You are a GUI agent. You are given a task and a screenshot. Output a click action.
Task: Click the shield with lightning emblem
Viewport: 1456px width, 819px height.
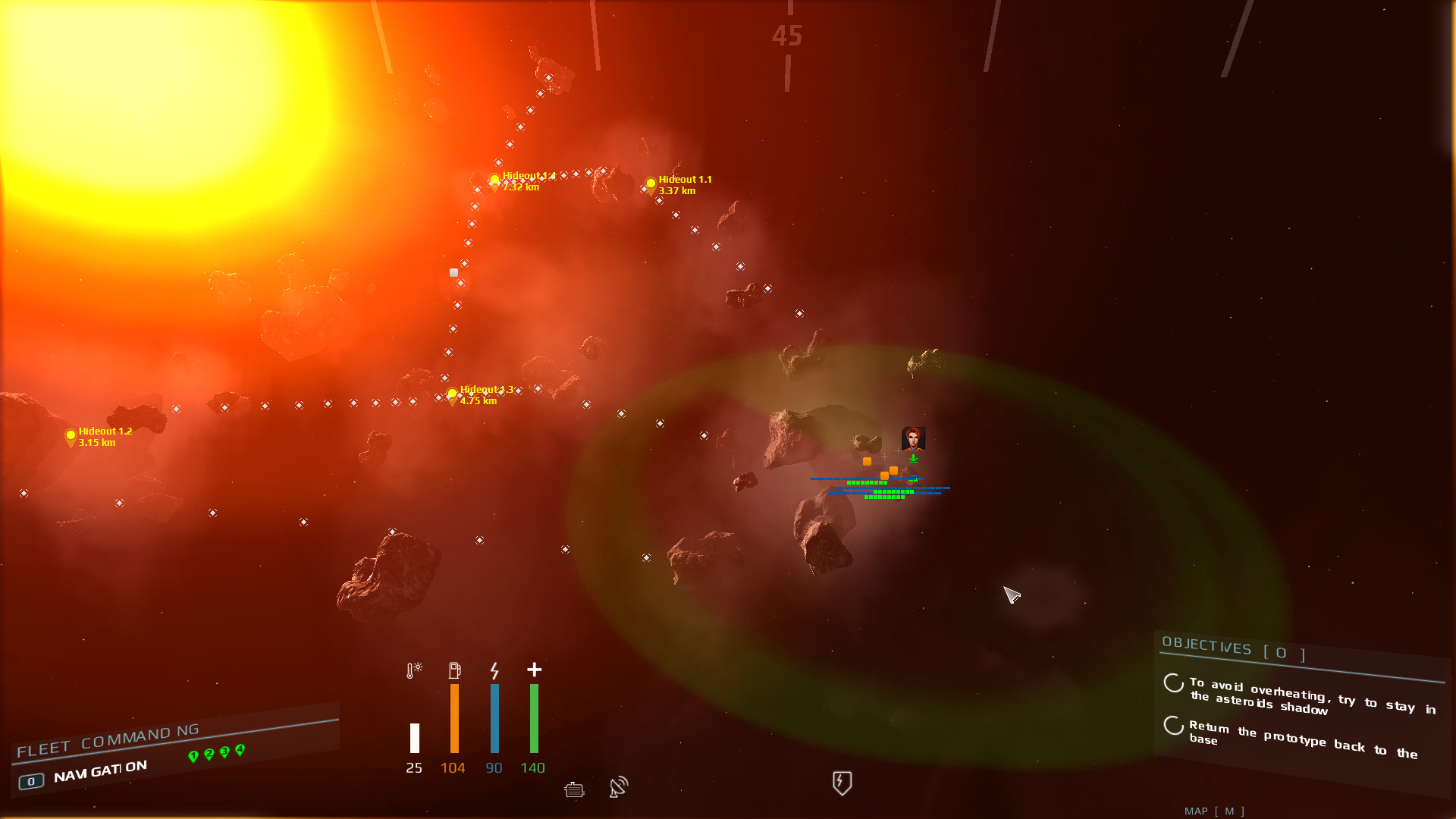coord(840,782)
